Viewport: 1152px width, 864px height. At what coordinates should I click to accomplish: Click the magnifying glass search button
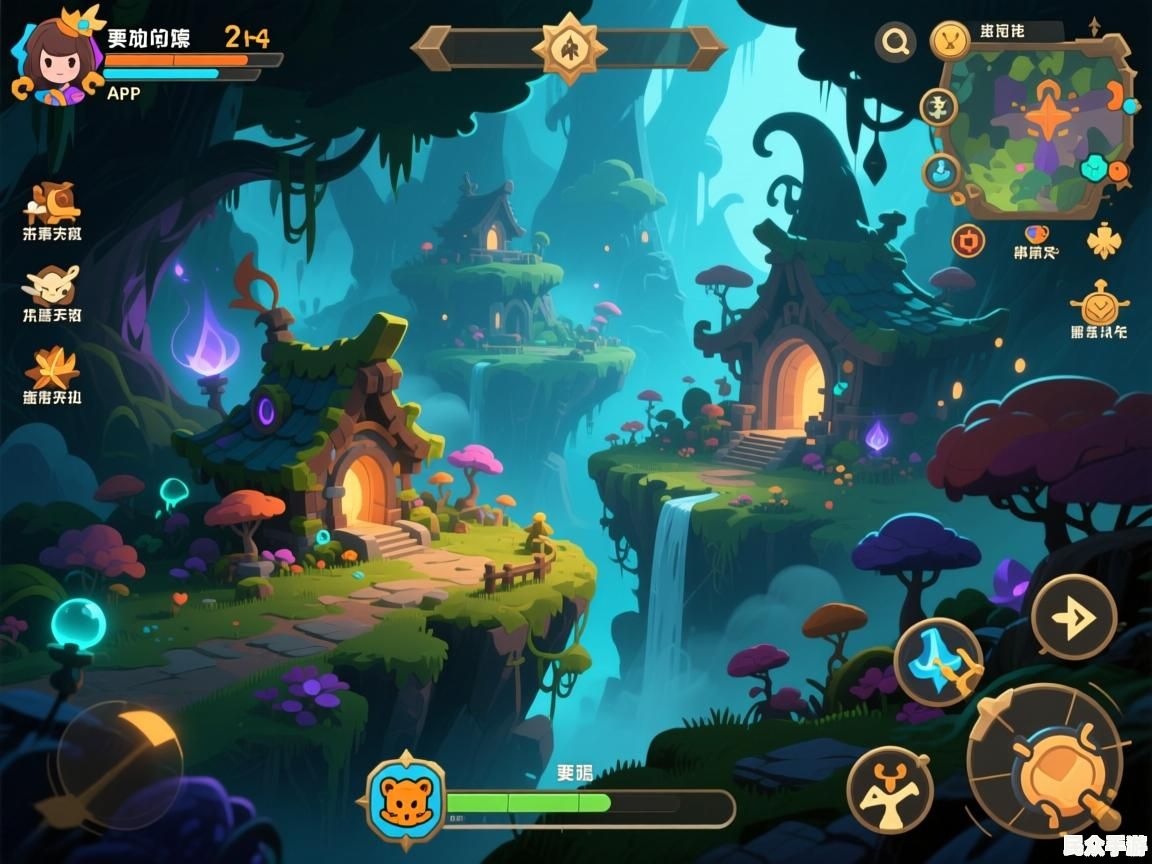(895, 42)
